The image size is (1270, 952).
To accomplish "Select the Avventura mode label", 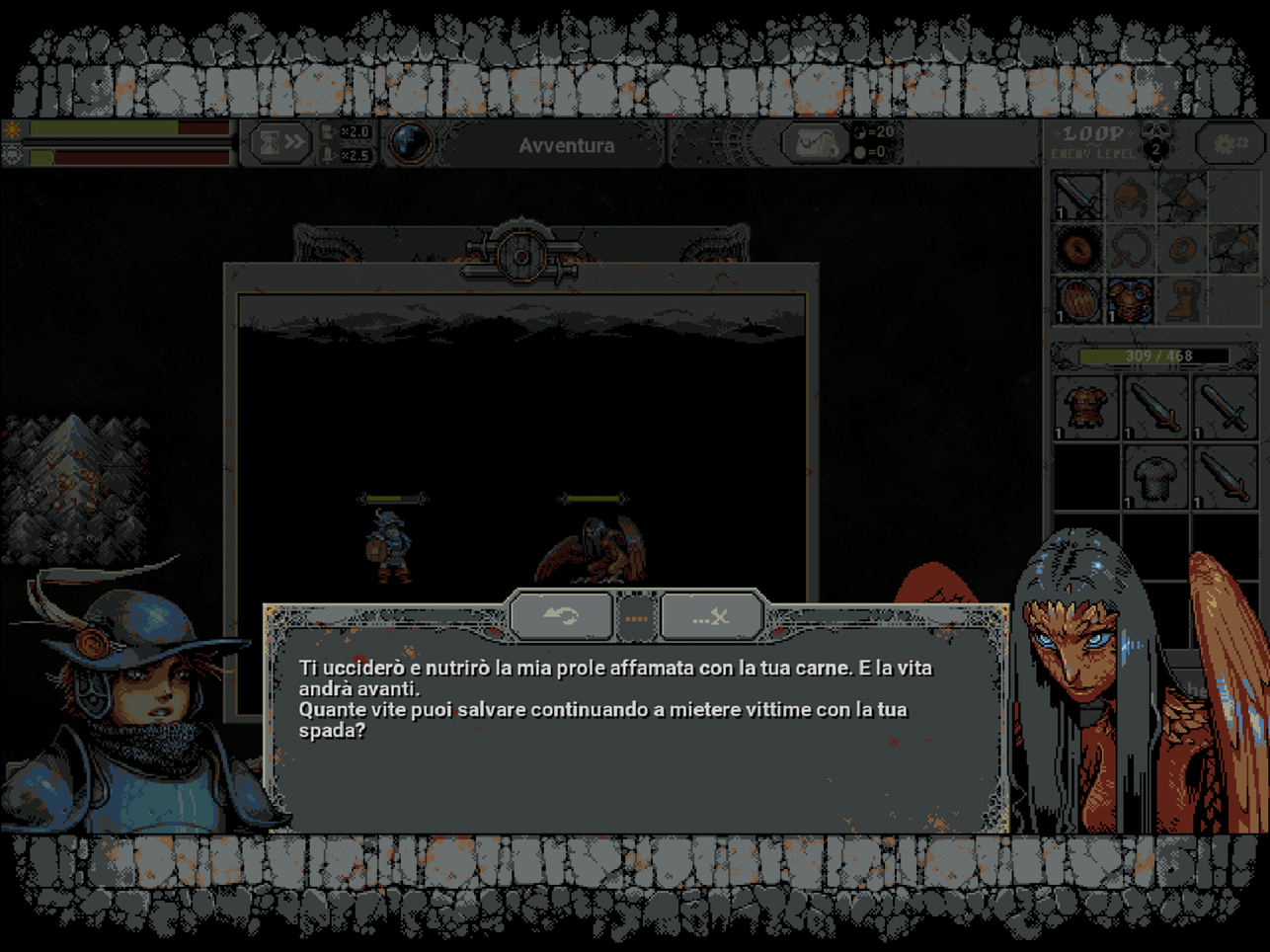I will [566, 145].
